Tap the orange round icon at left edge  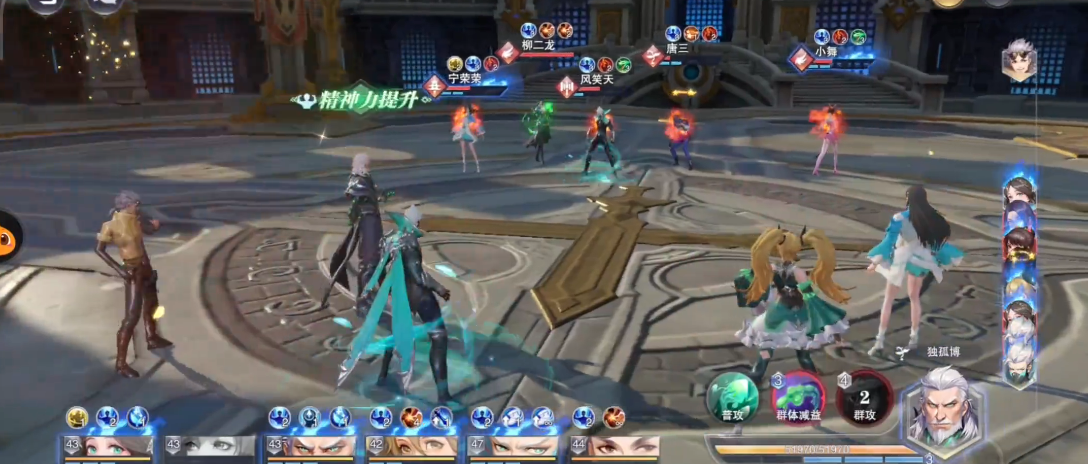[x=8, y=236]
